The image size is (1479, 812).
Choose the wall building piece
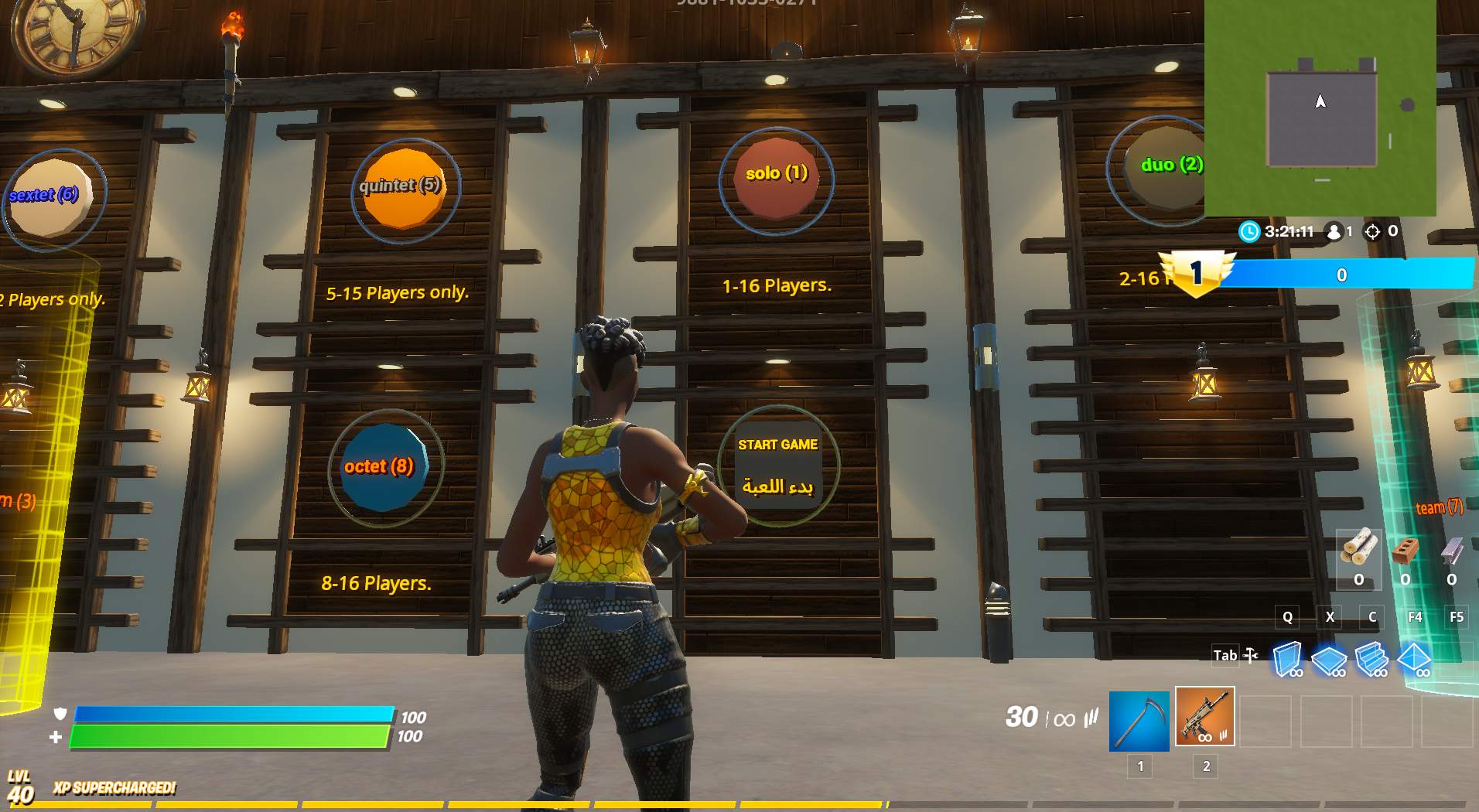pyautogui.click(x=1287, y=659)
